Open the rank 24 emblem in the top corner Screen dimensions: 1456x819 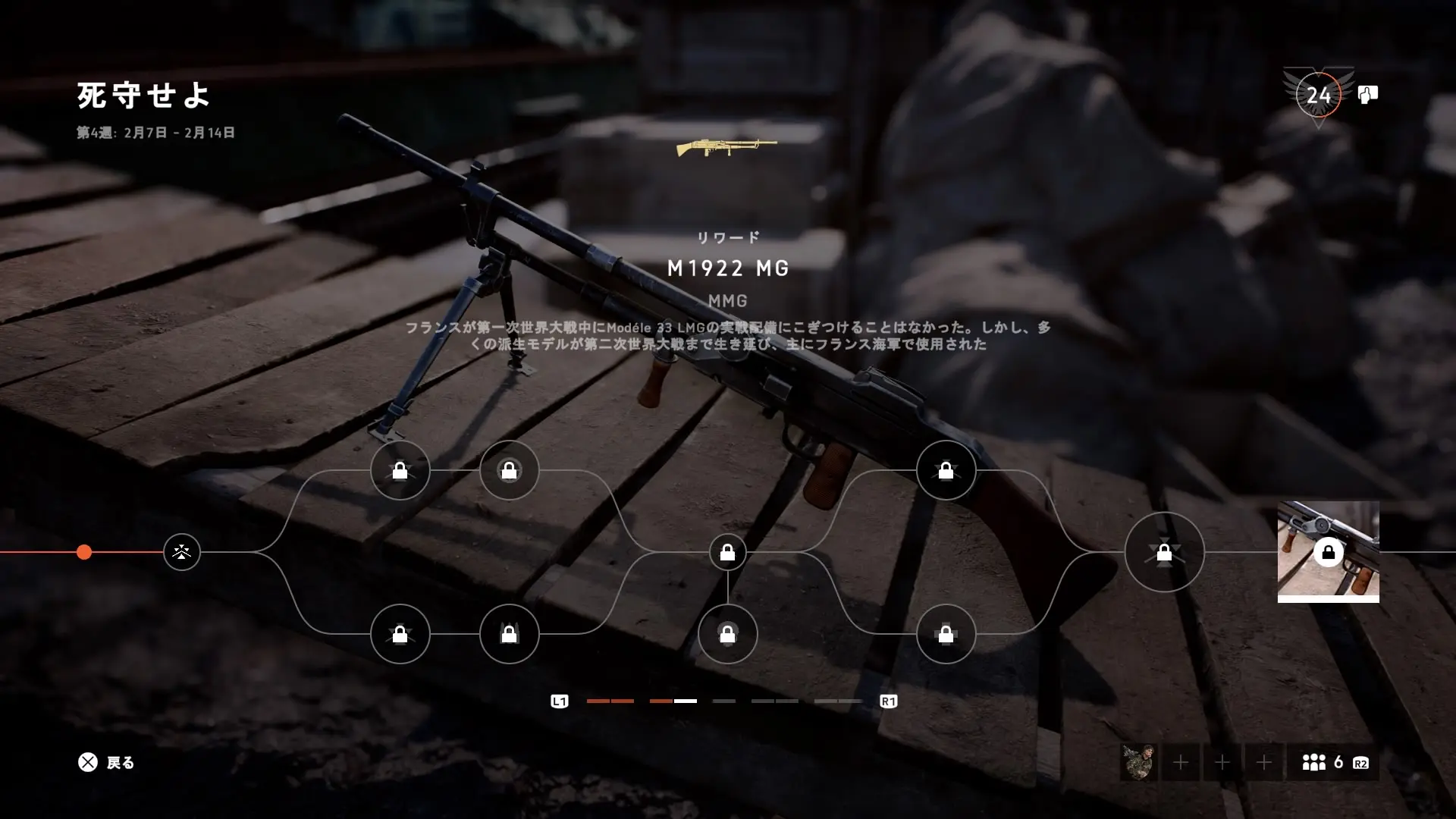point(1319,96)
